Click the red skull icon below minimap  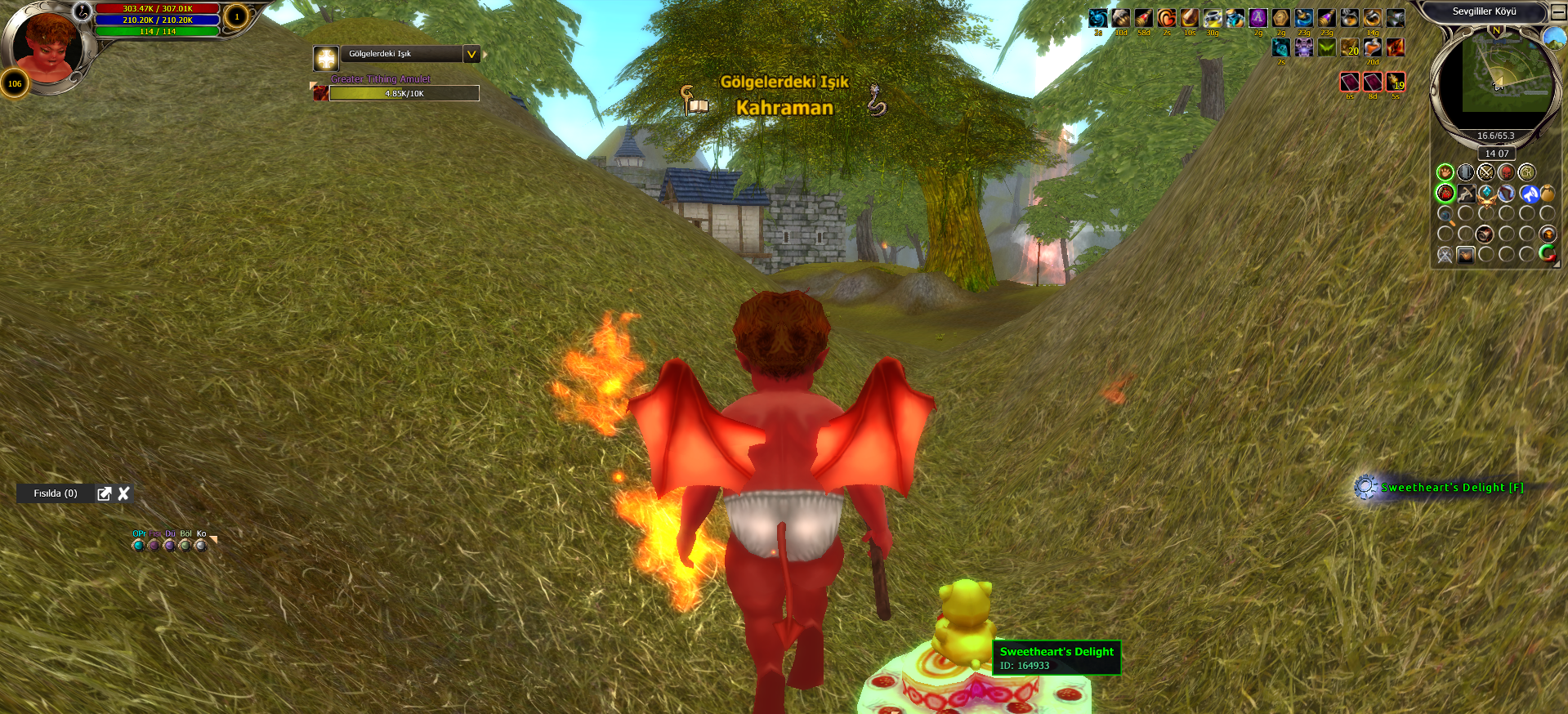pyautogui.click(x=1506, y=172)
